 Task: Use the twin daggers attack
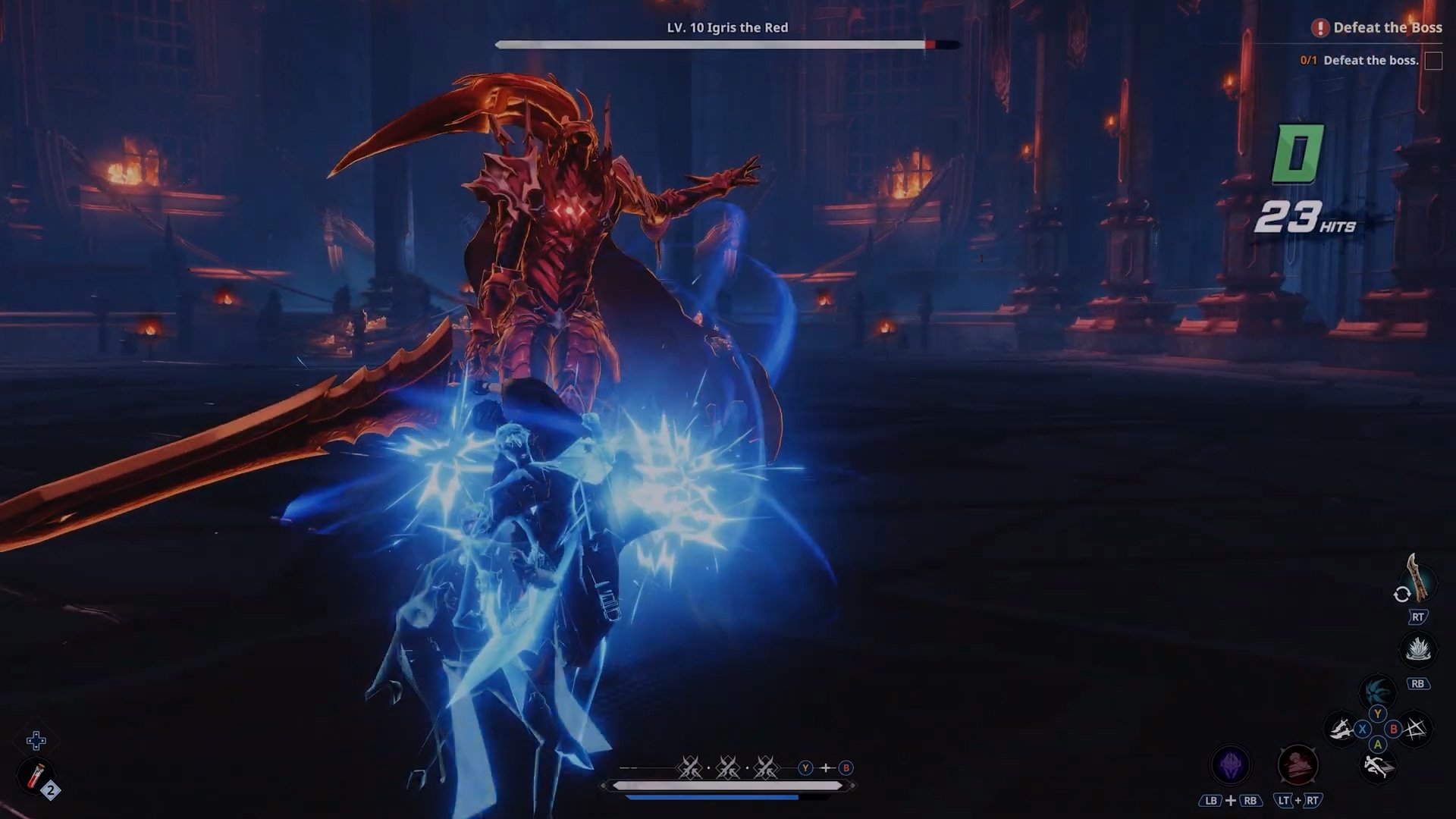tap(1340, 730)
